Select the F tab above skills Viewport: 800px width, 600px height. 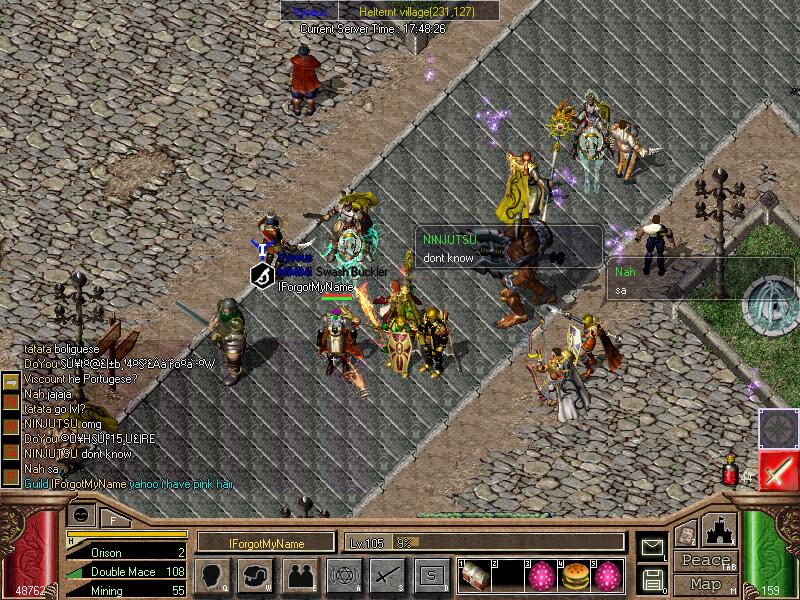tap(113, 518)
